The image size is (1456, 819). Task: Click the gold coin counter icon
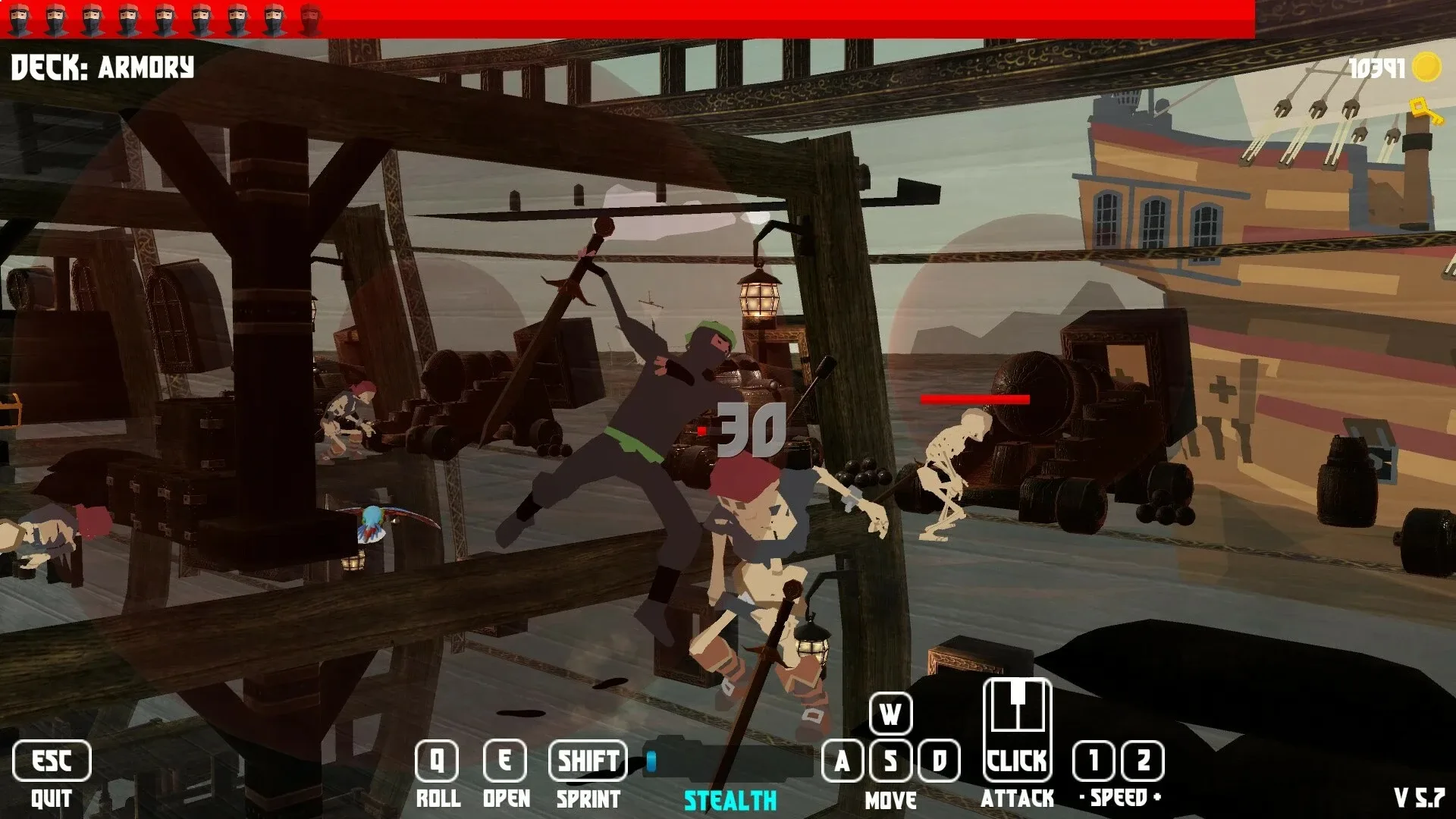(1426, 67)
